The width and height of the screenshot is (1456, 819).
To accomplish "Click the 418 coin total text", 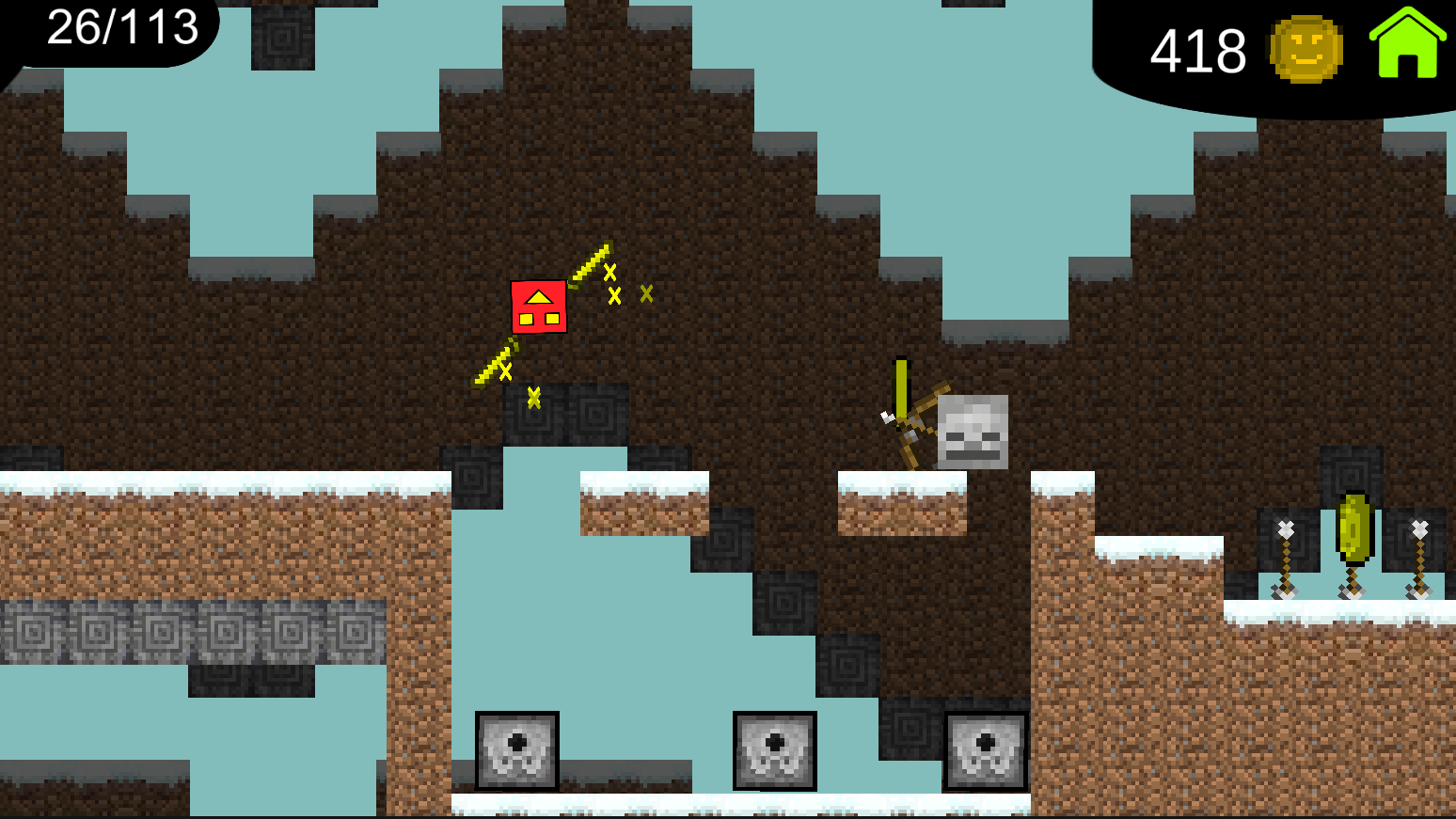I will coord(1195,52).
